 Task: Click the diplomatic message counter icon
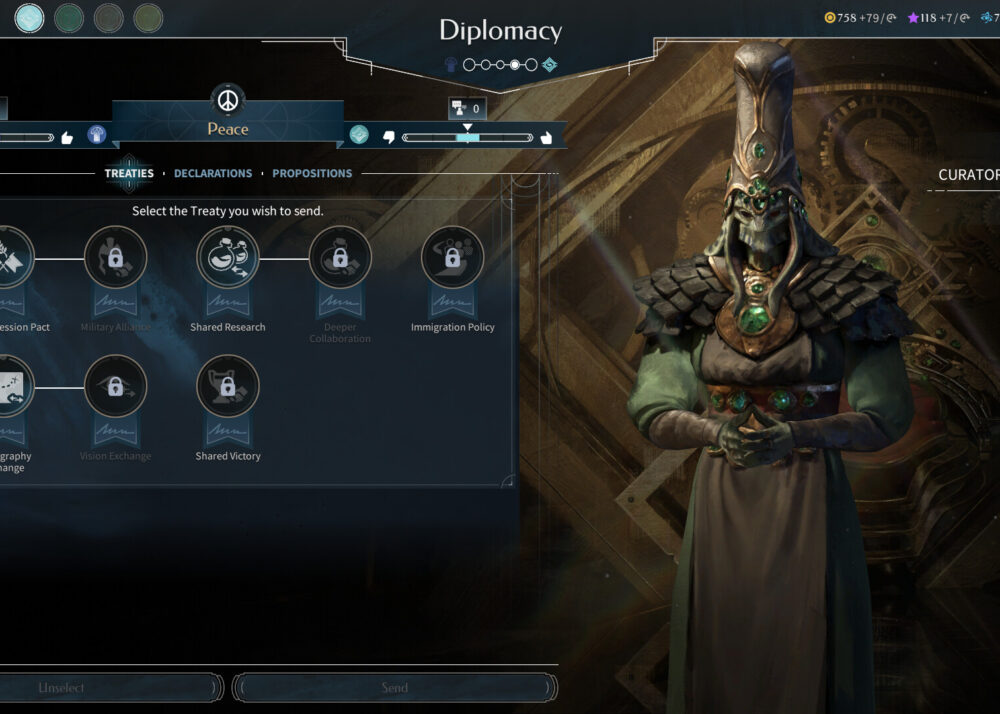(x=467, y=108)
